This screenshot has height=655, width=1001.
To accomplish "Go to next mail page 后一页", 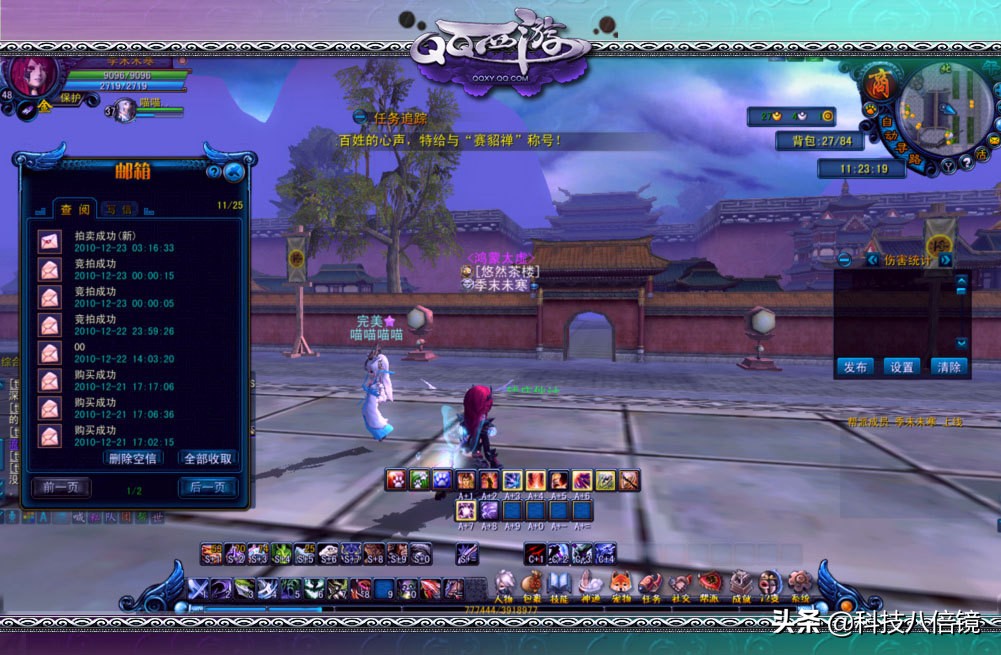I will point(208,488).
